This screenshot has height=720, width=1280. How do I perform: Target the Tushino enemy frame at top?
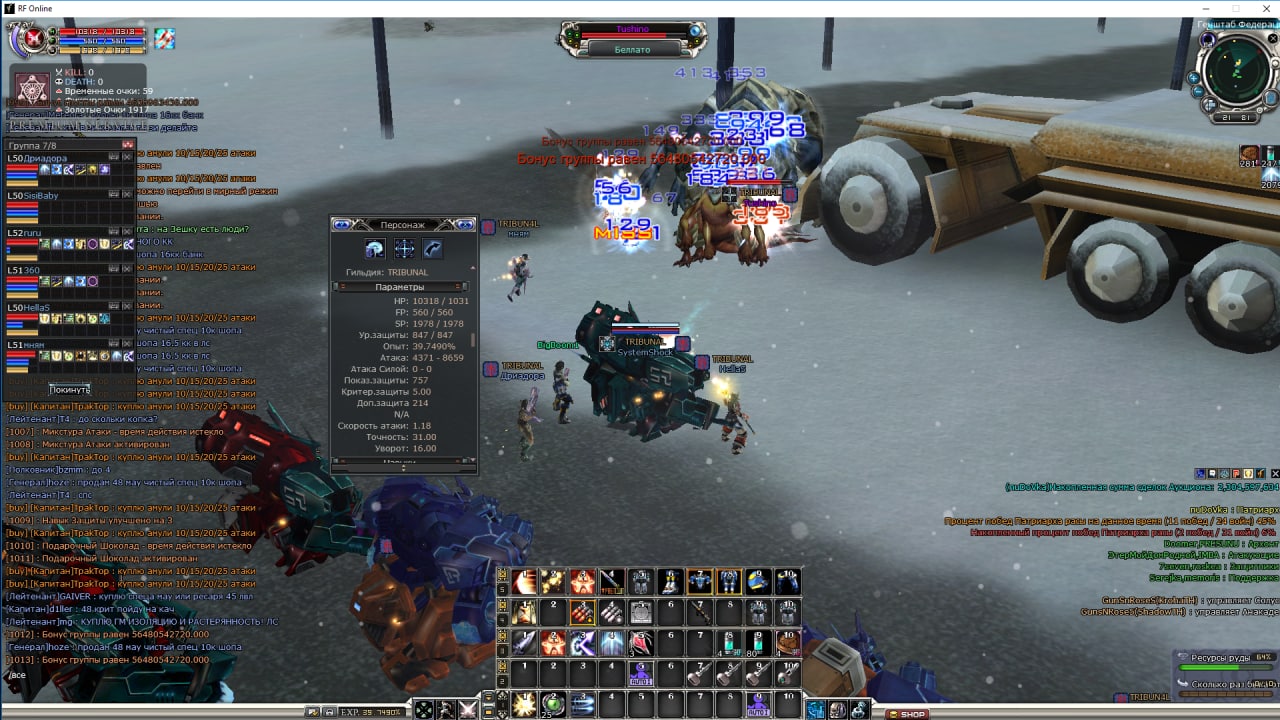tap(632, 31)
